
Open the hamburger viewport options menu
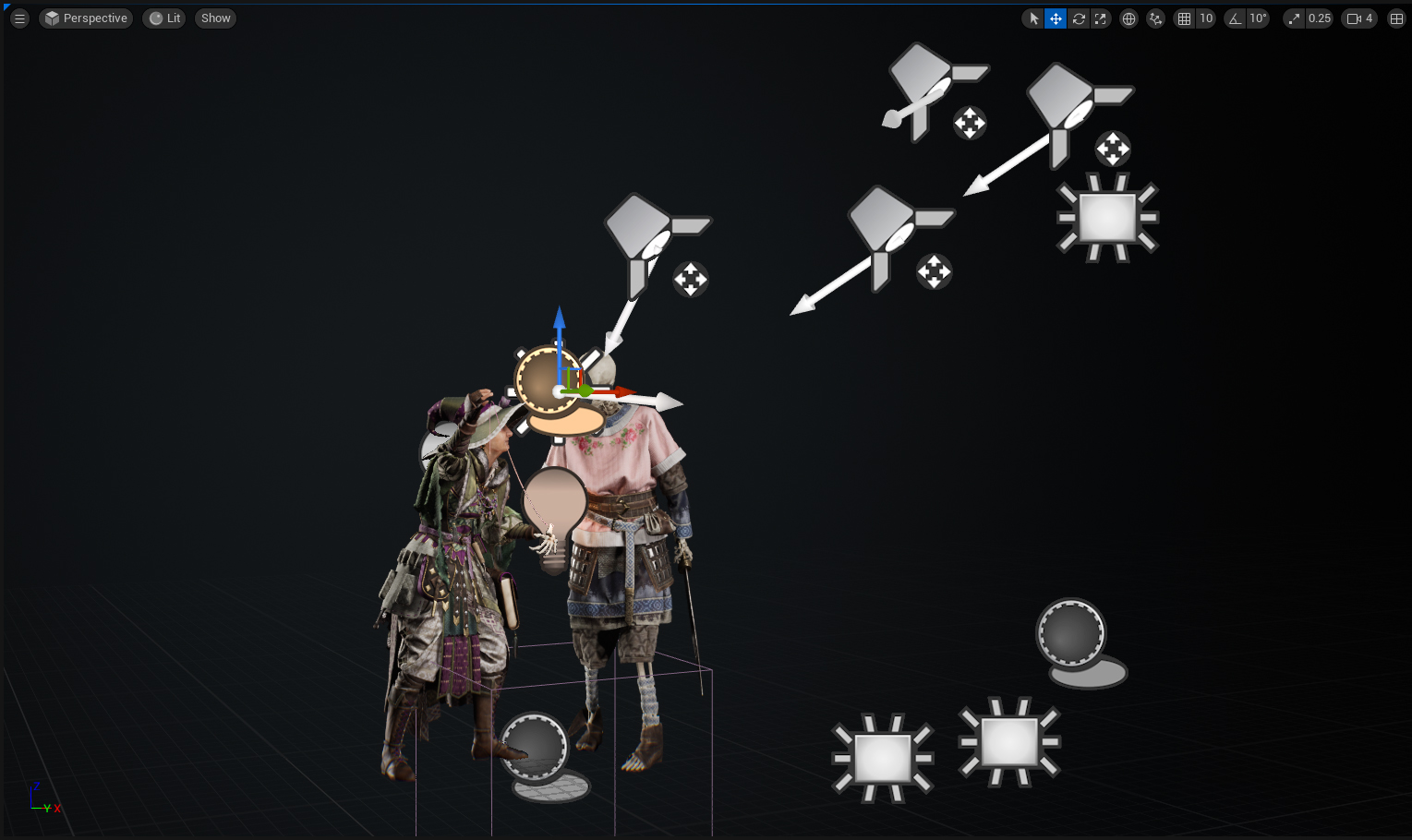click(x=18, y=18)
